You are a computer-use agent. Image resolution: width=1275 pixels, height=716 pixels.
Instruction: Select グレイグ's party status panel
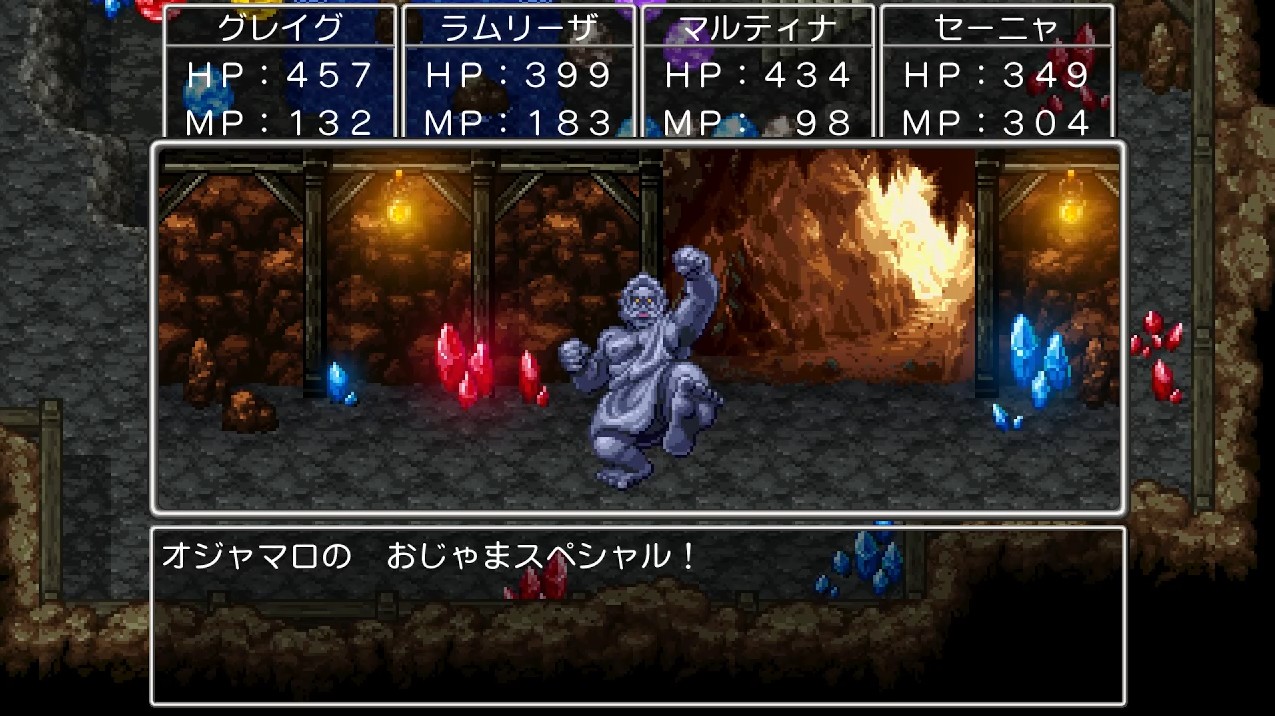280,72
